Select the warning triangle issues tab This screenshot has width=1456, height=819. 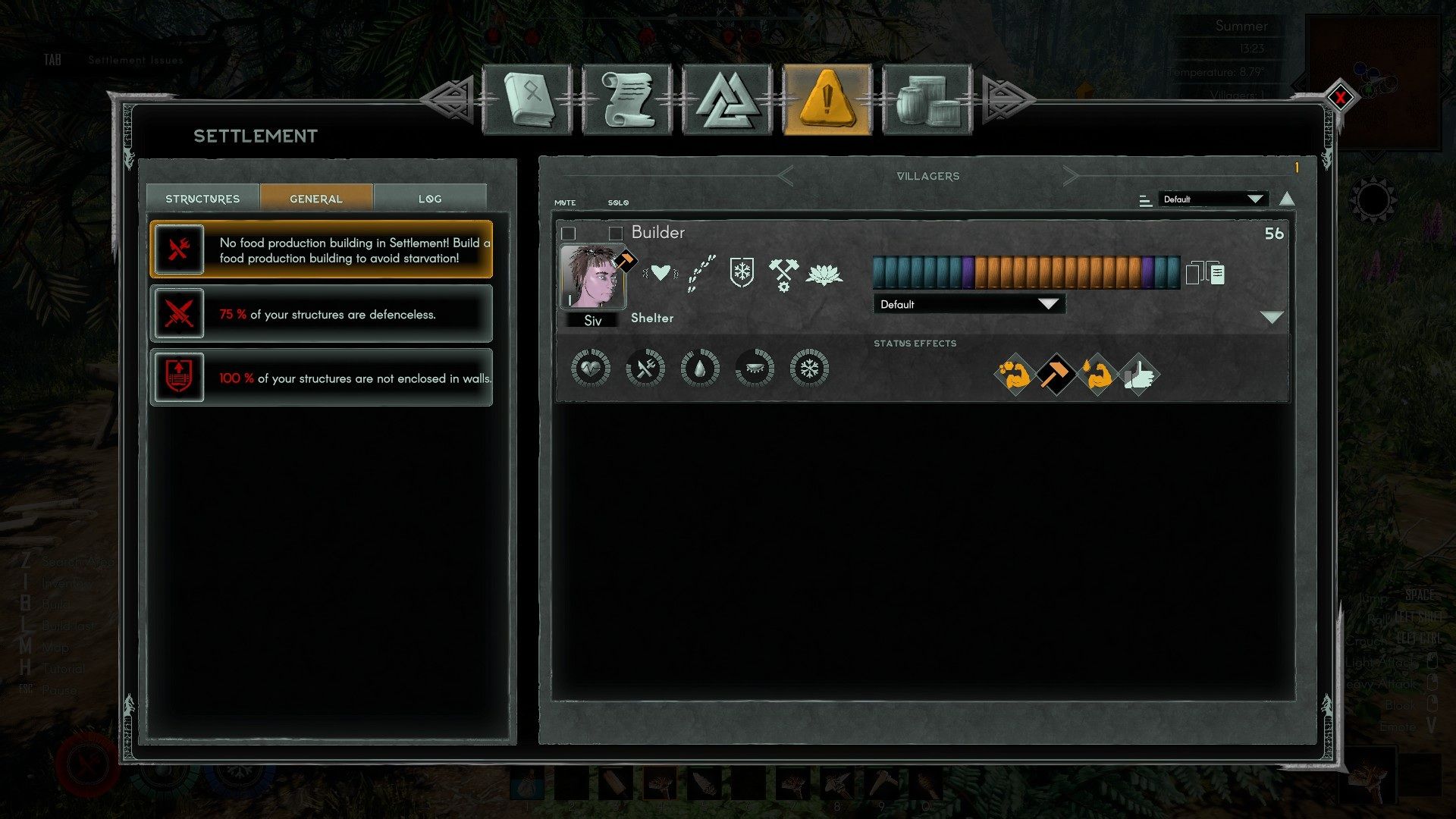[827, 100]
